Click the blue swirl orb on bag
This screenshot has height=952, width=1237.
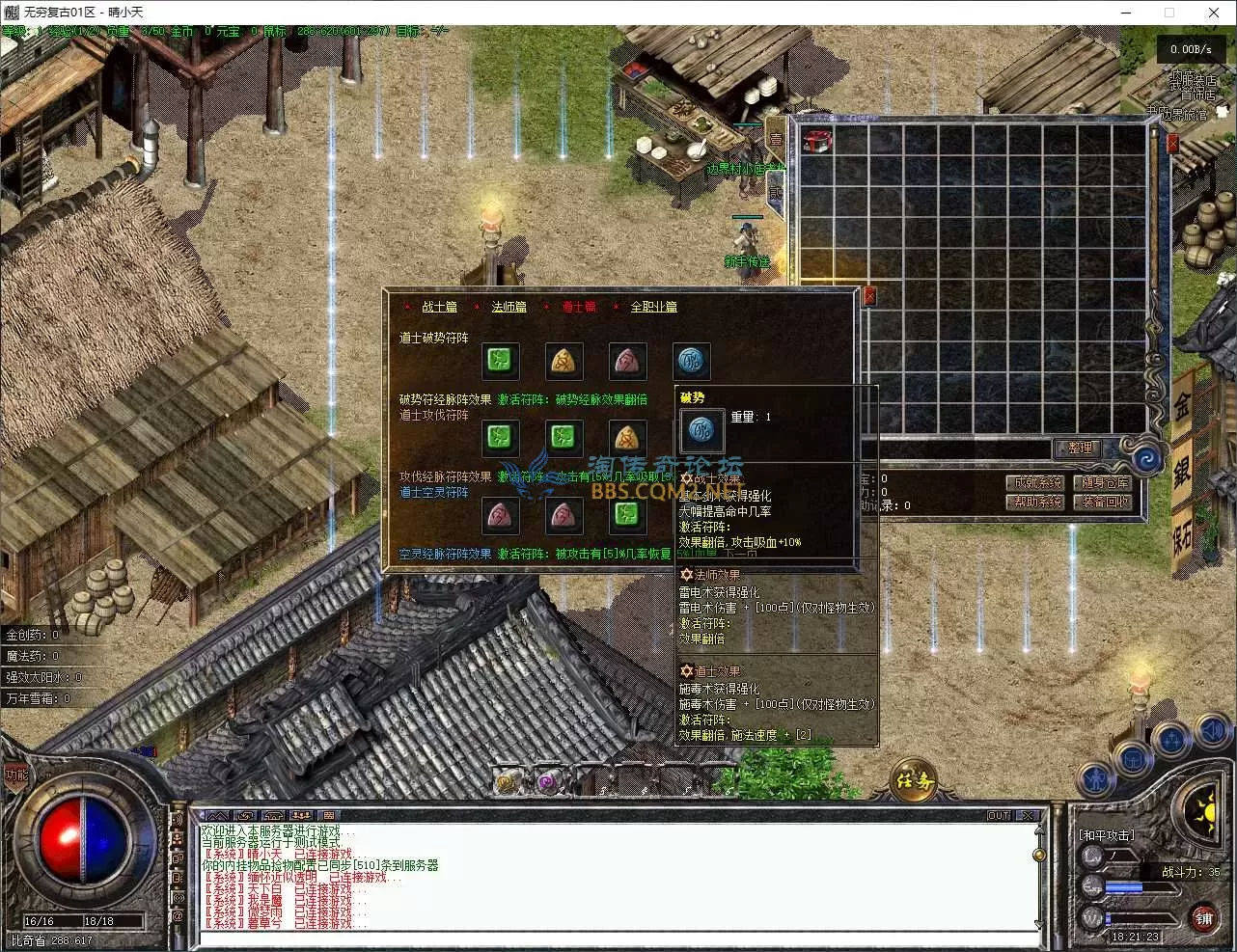[x=1147, y=460]
